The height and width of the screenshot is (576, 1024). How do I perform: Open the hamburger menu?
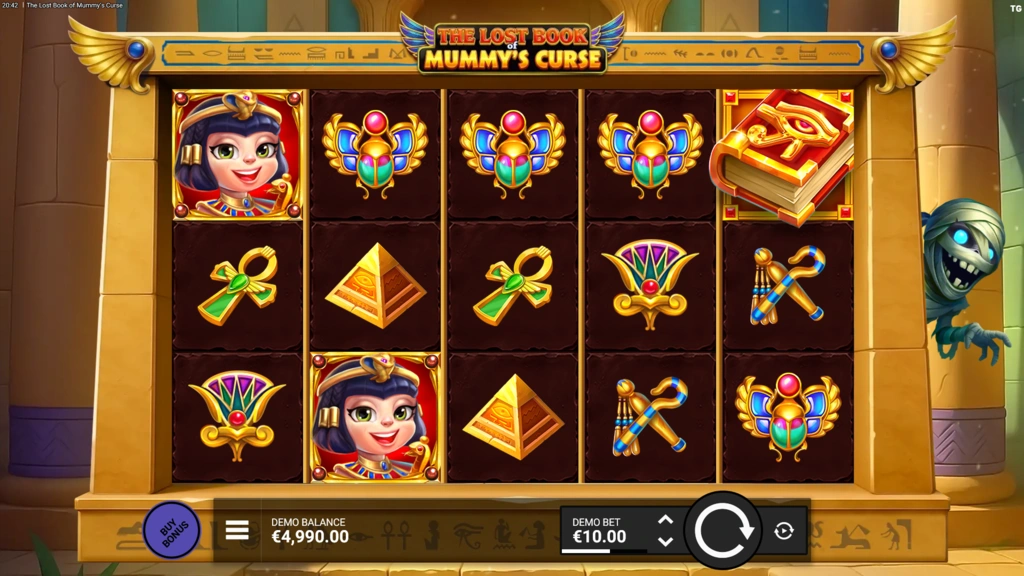(237, 530)
